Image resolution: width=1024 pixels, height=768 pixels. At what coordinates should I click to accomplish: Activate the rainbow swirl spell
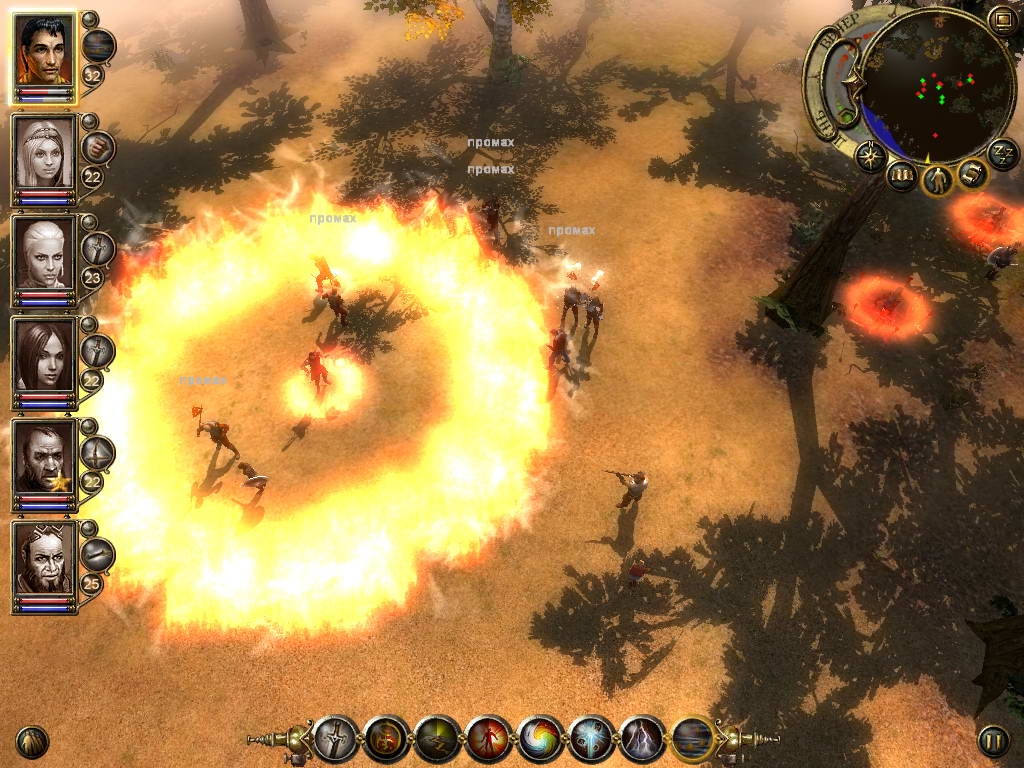coord(540,740)
